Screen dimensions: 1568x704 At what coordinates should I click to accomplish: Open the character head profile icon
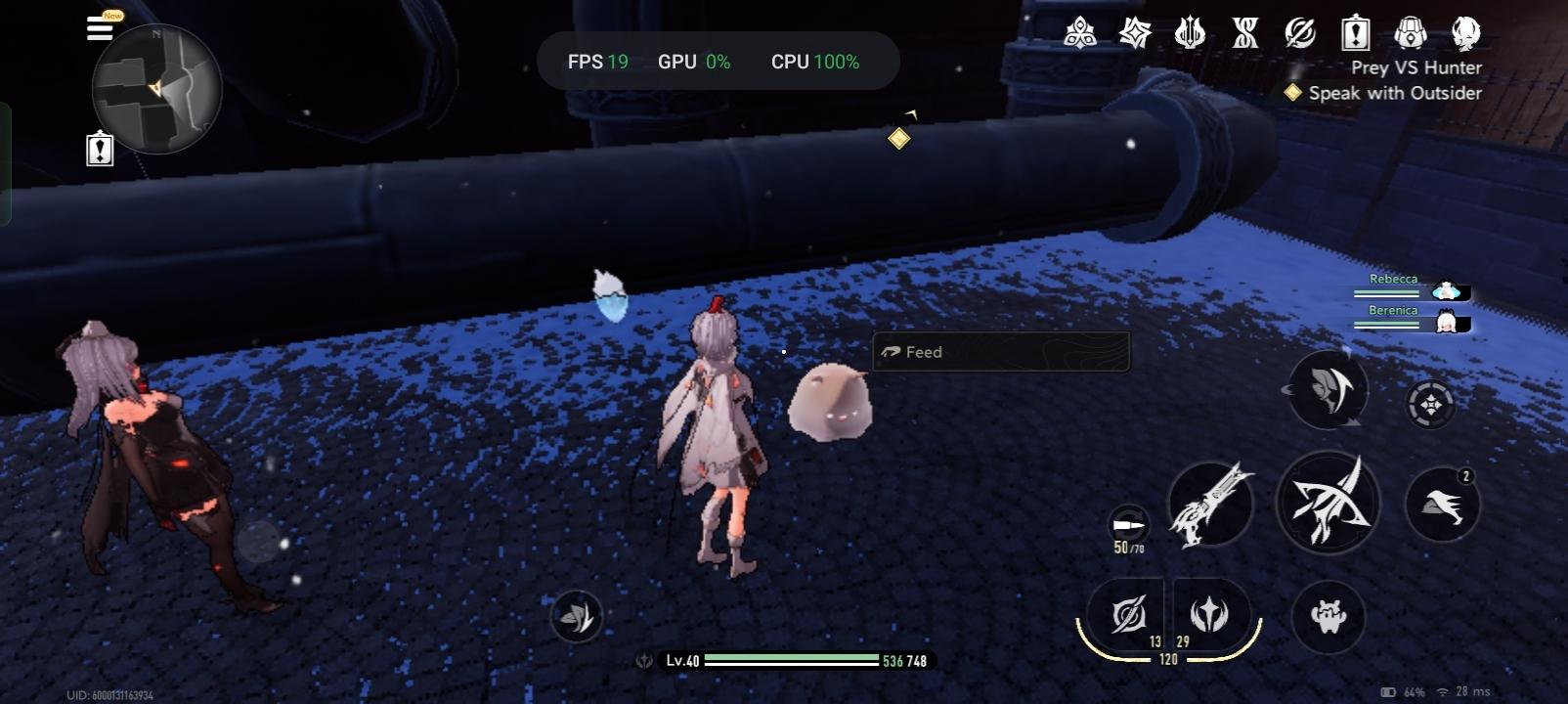[x=1465, y=34]
